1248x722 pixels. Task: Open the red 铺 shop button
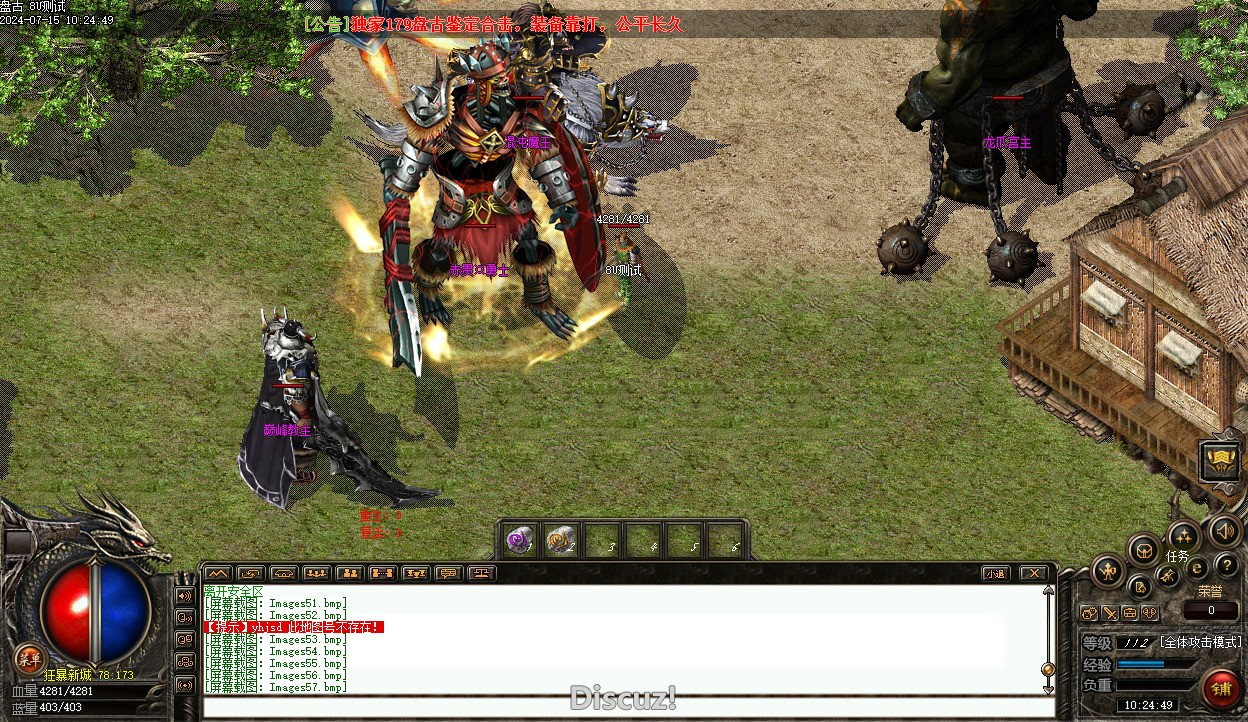point(1221,688)
